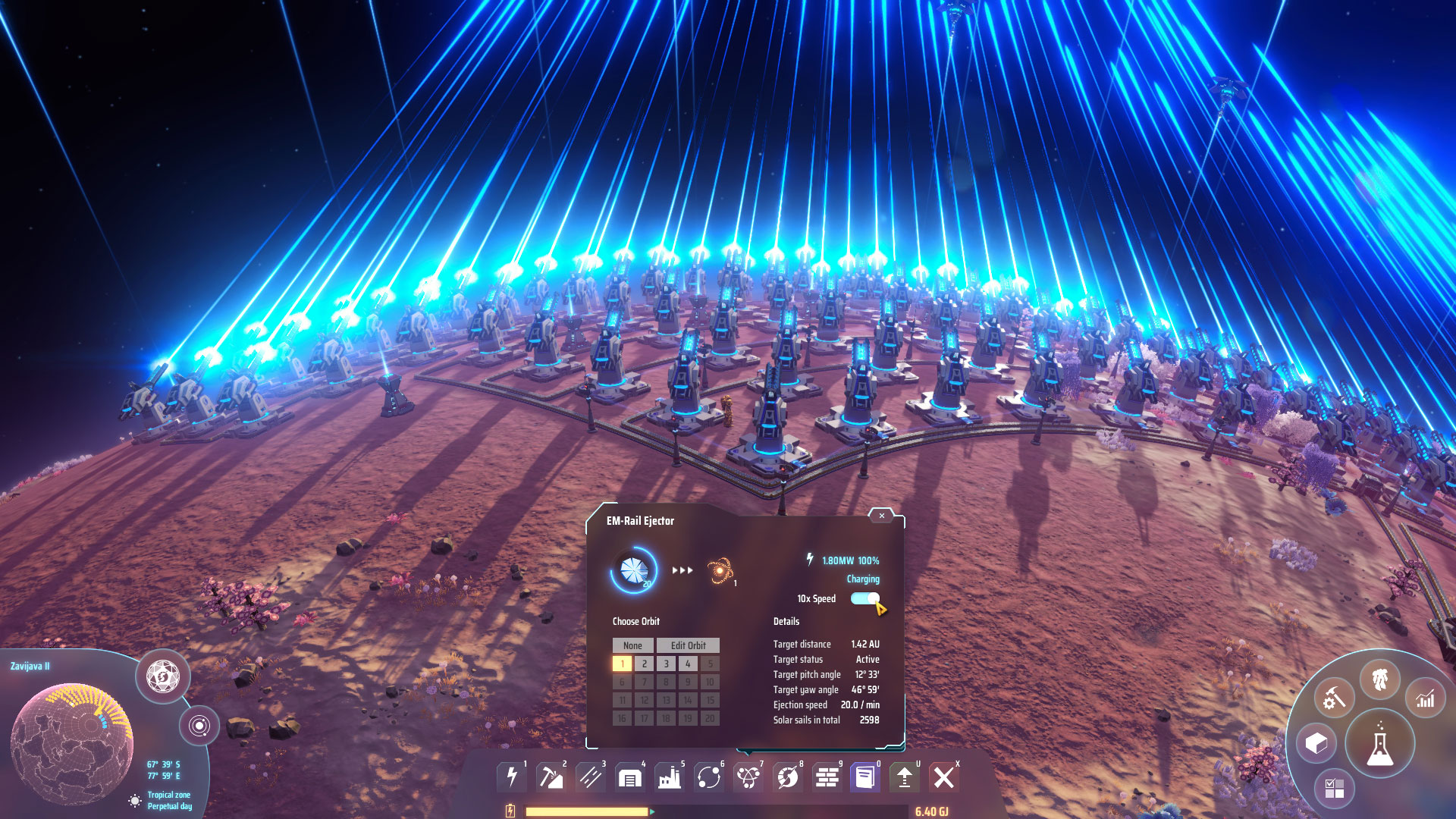Choose orbit number 2
The width and height of the screenshot is (1456, 819).
point(645,664)
